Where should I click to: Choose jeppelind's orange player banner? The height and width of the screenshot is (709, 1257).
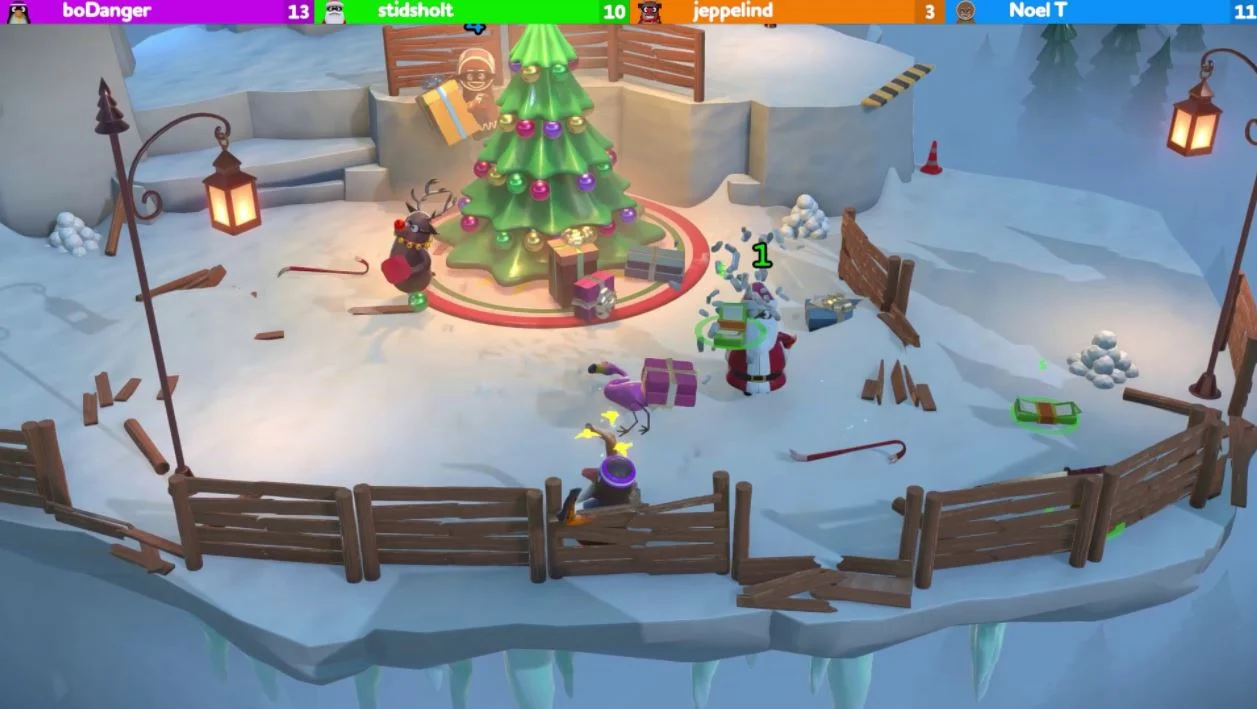[x=786, y=11]
